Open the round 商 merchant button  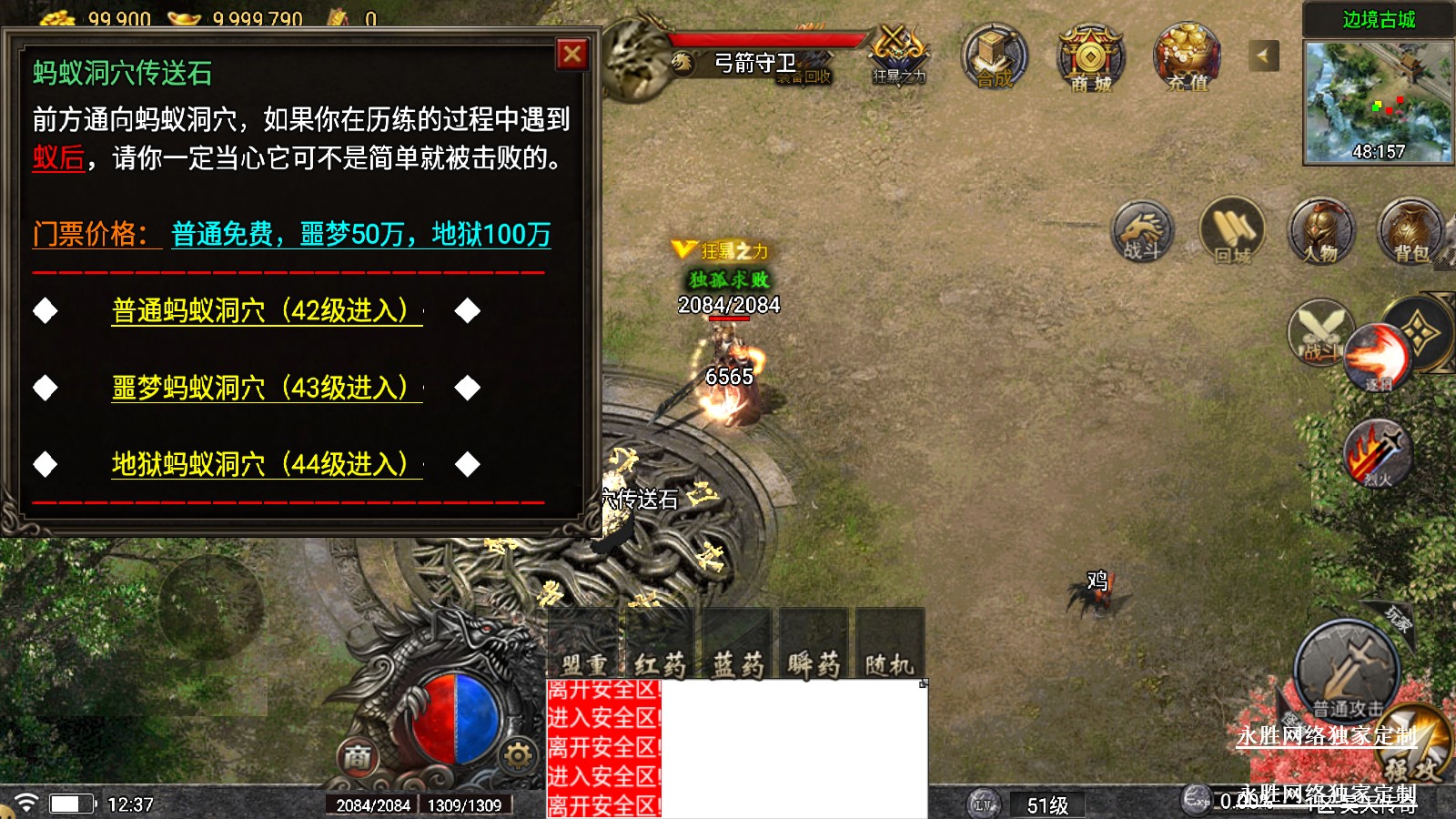[x=358, y=756]
